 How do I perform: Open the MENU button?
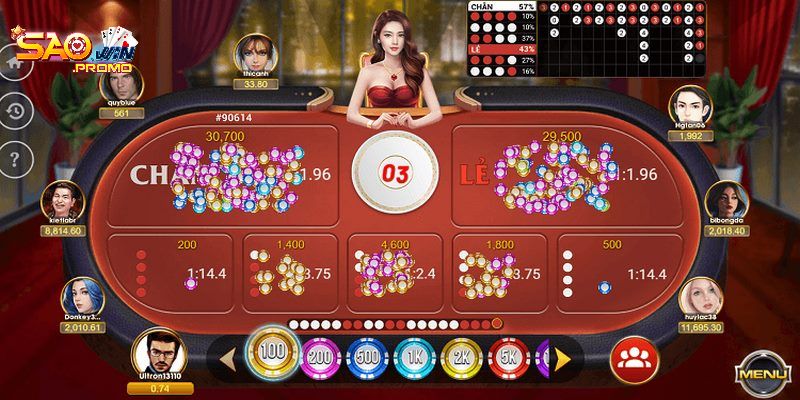(764, 375)
